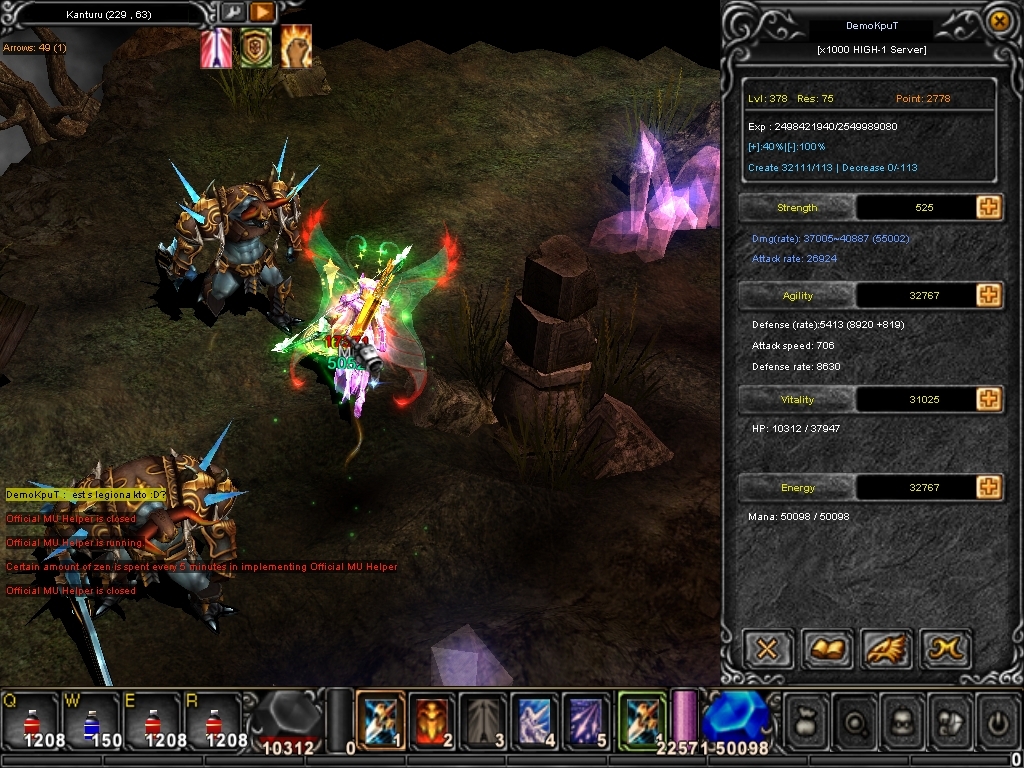Click the golden M emblem button
The height and width of the screenshot is (768, 1024).
tap(945, 650)
